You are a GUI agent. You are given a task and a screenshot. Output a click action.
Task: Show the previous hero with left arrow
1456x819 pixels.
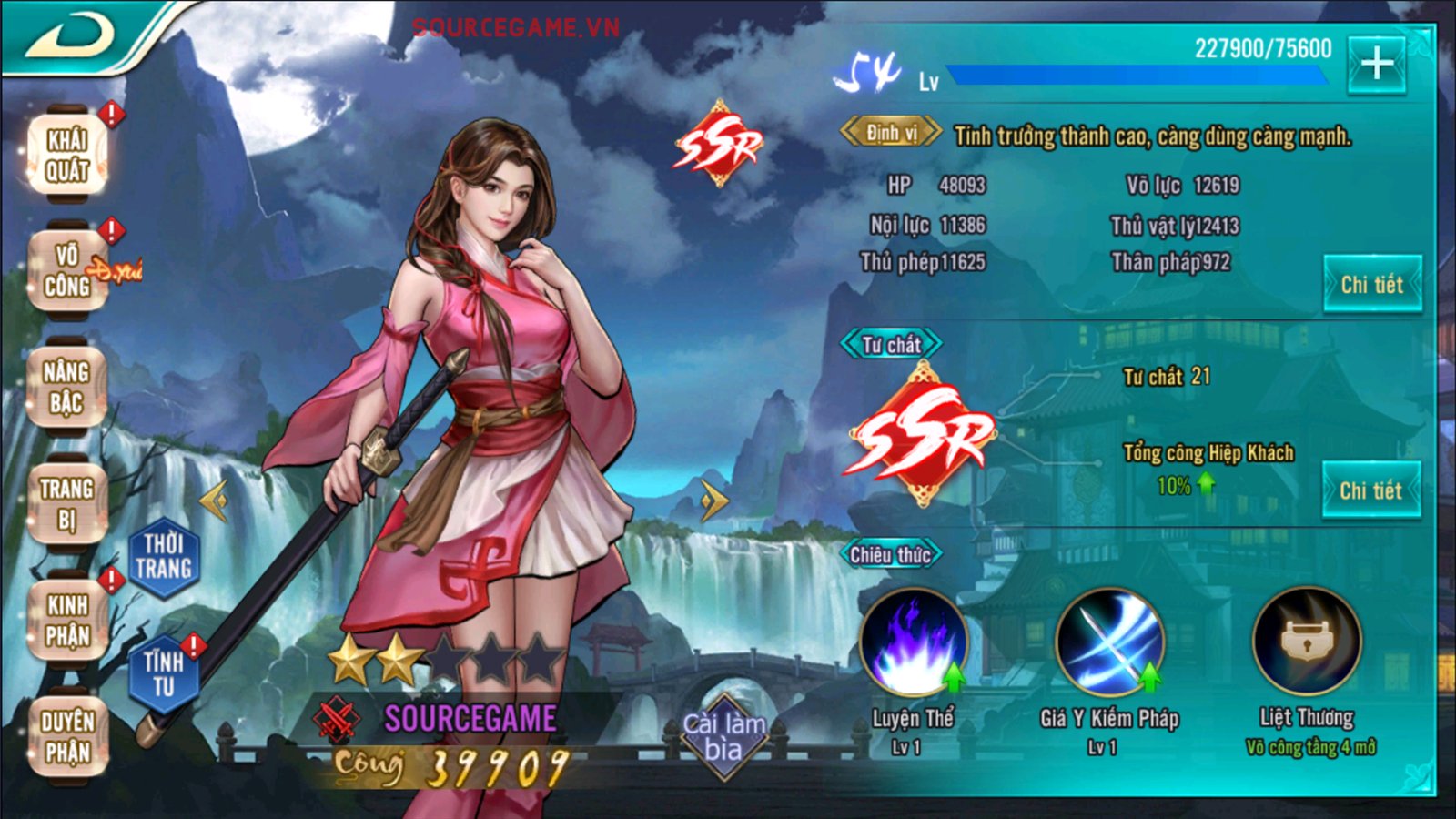click(215, 500)
